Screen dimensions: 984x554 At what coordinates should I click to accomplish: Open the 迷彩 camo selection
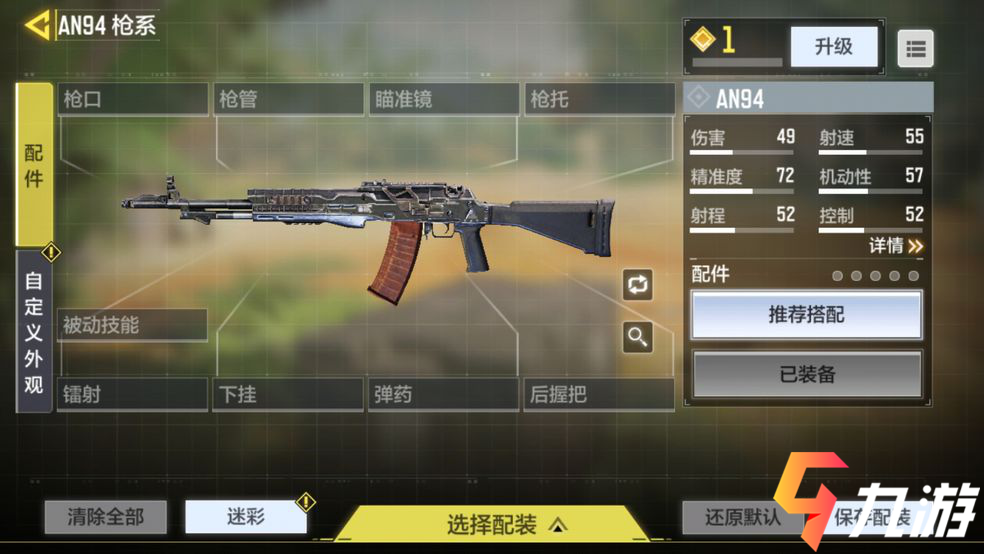(x=245, y=517)
